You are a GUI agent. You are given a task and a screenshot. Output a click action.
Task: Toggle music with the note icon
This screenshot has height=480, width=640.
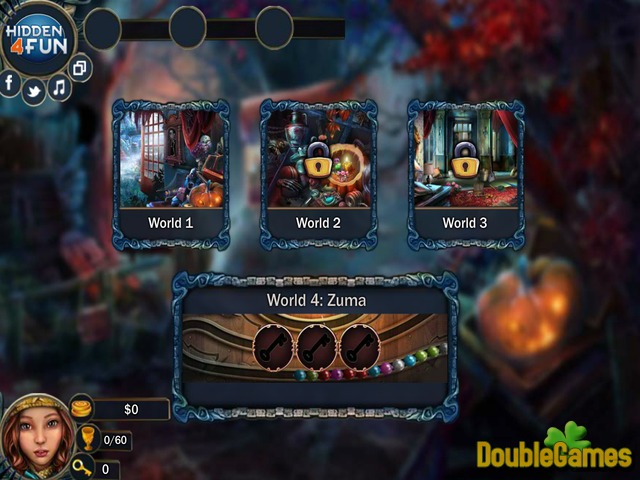59,87
